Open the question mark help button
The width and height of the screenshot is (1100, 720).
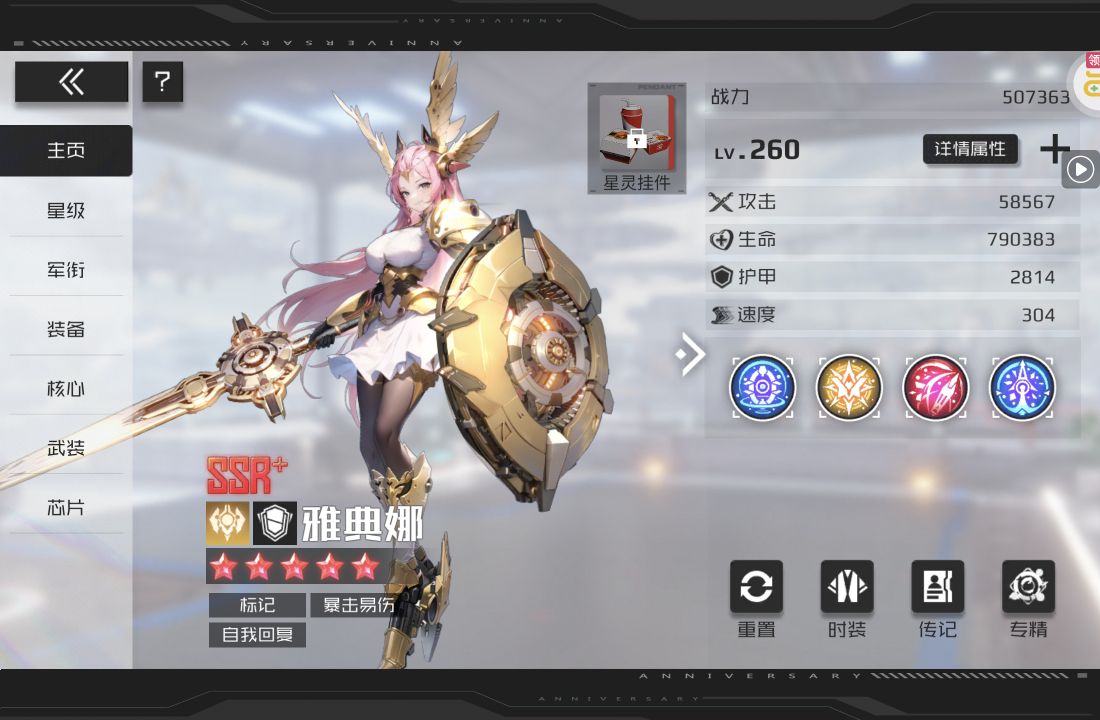point(163,82)
